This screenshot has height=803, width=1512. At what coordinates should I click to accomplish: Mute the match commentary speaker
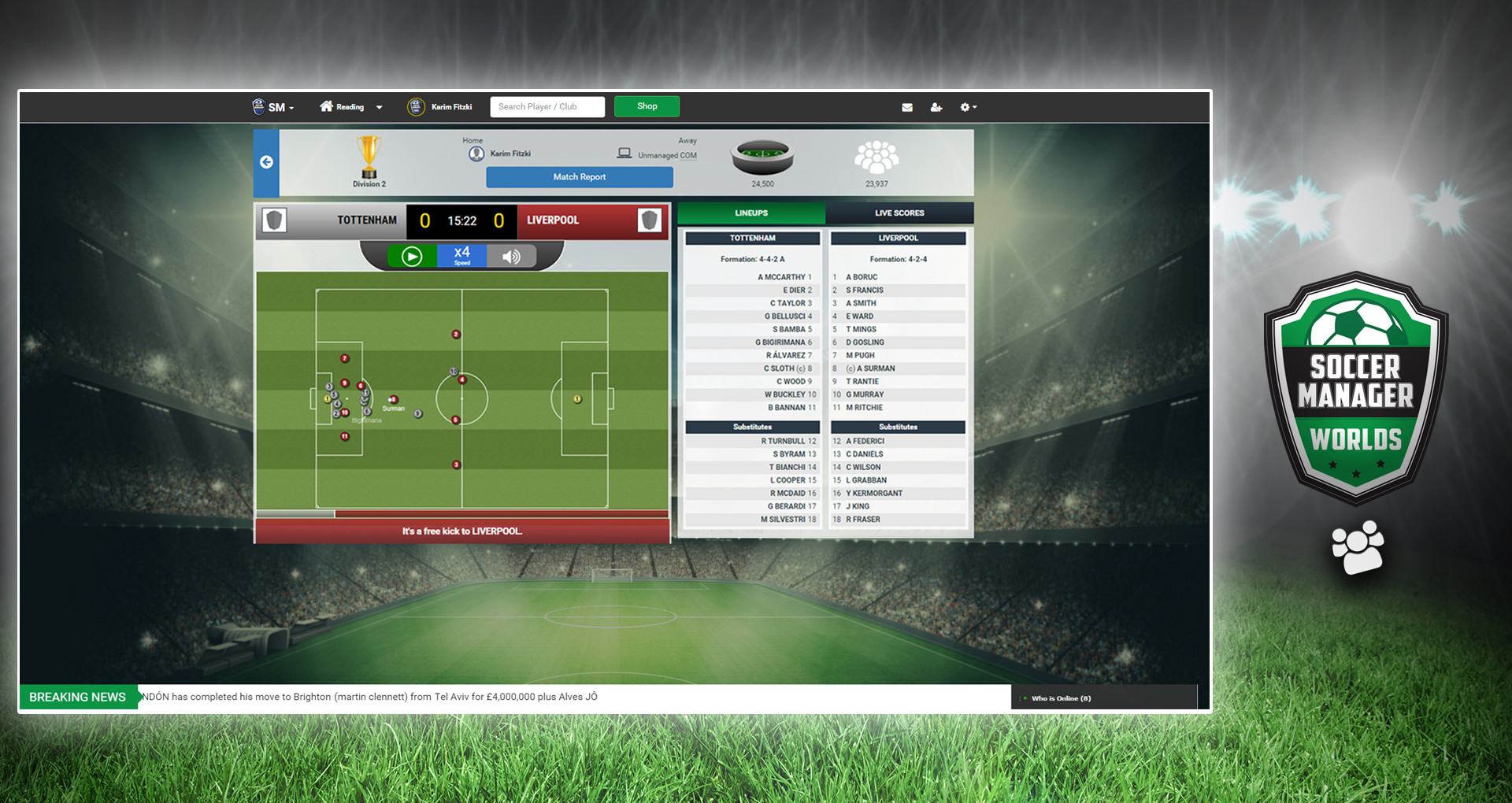512,256
